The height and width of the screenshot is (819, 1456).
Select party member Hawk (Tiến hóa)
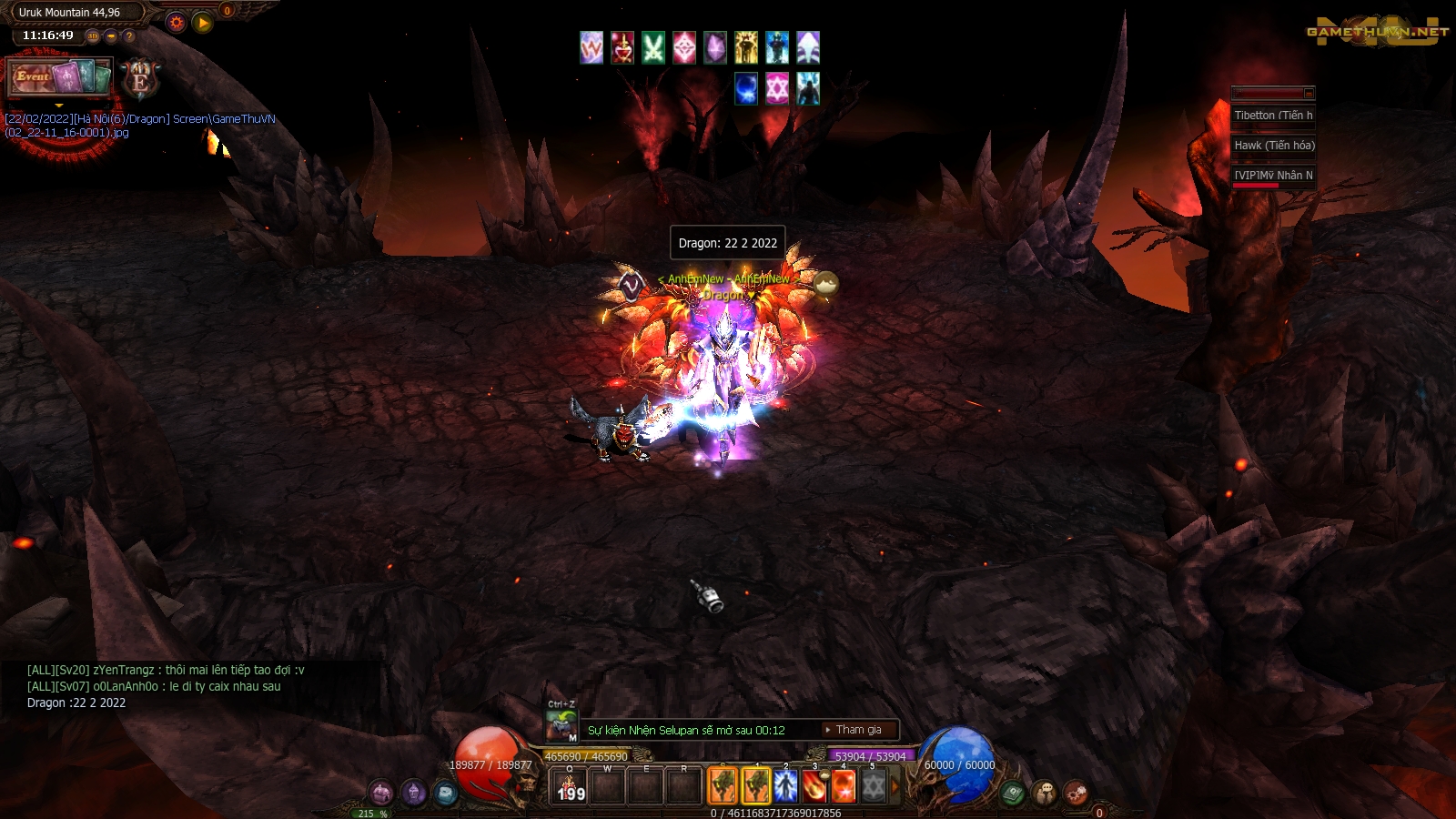pyautogui.click(x=1272, y=146)
